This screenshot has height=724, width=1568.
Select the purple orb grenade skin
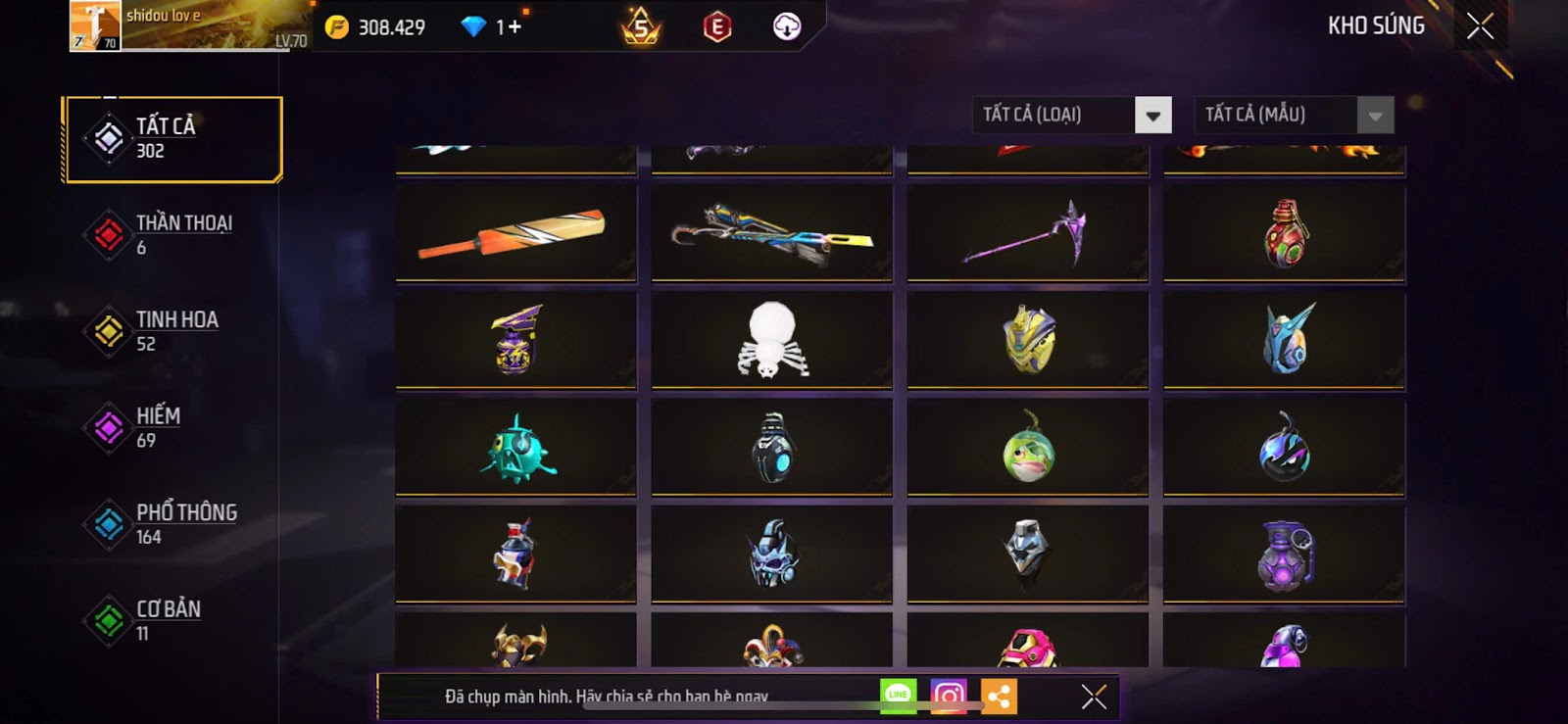pyautogui.click(x=1284, y=555)
